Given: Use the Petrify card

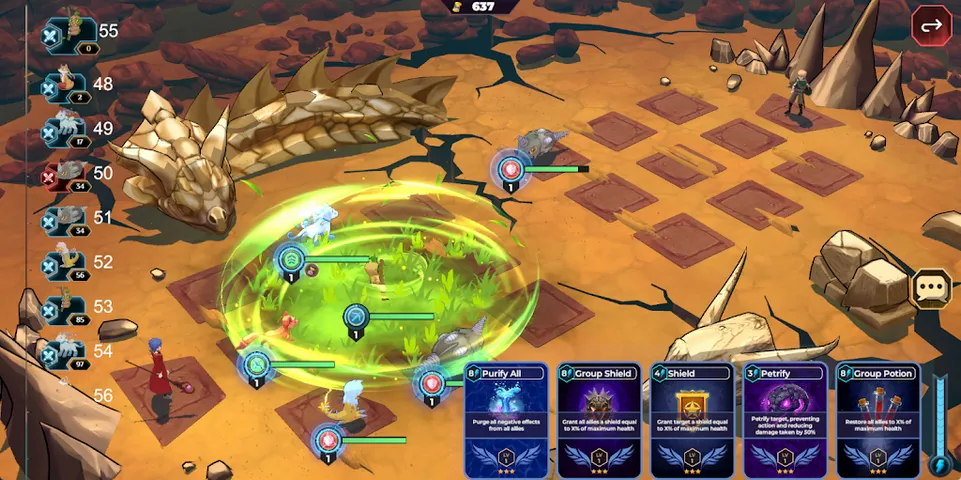Looking at the screenshot, I should point(783,419).
